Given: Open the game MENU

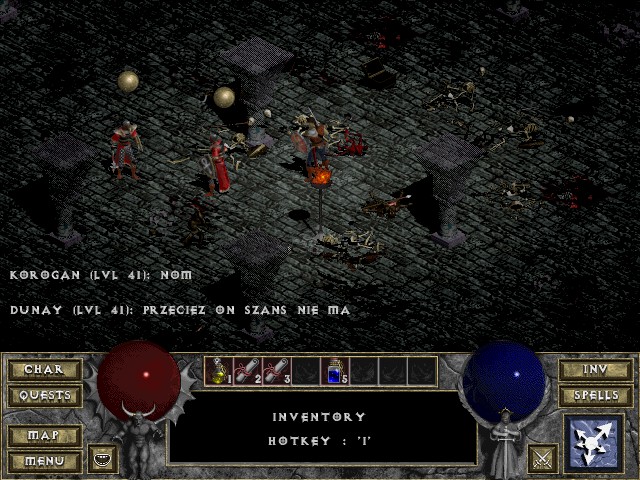Looking at the screenshot, I should pyautogui.click(x=44, y=461).
